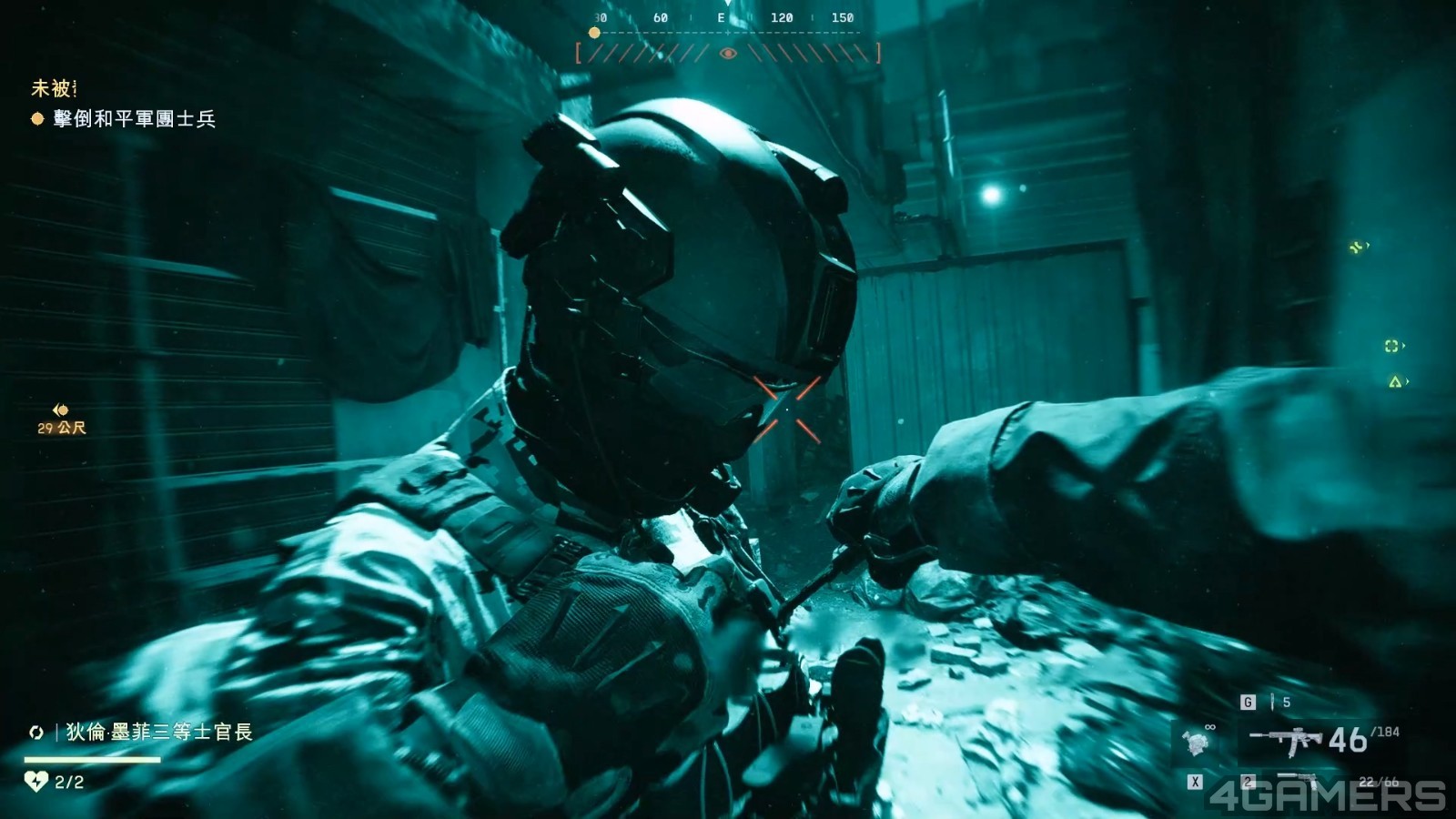Image resolution: width=1456 pixels, height=819 pixels.
Task: Click the eye stealth detection indicator
Action: coord(727,54)
